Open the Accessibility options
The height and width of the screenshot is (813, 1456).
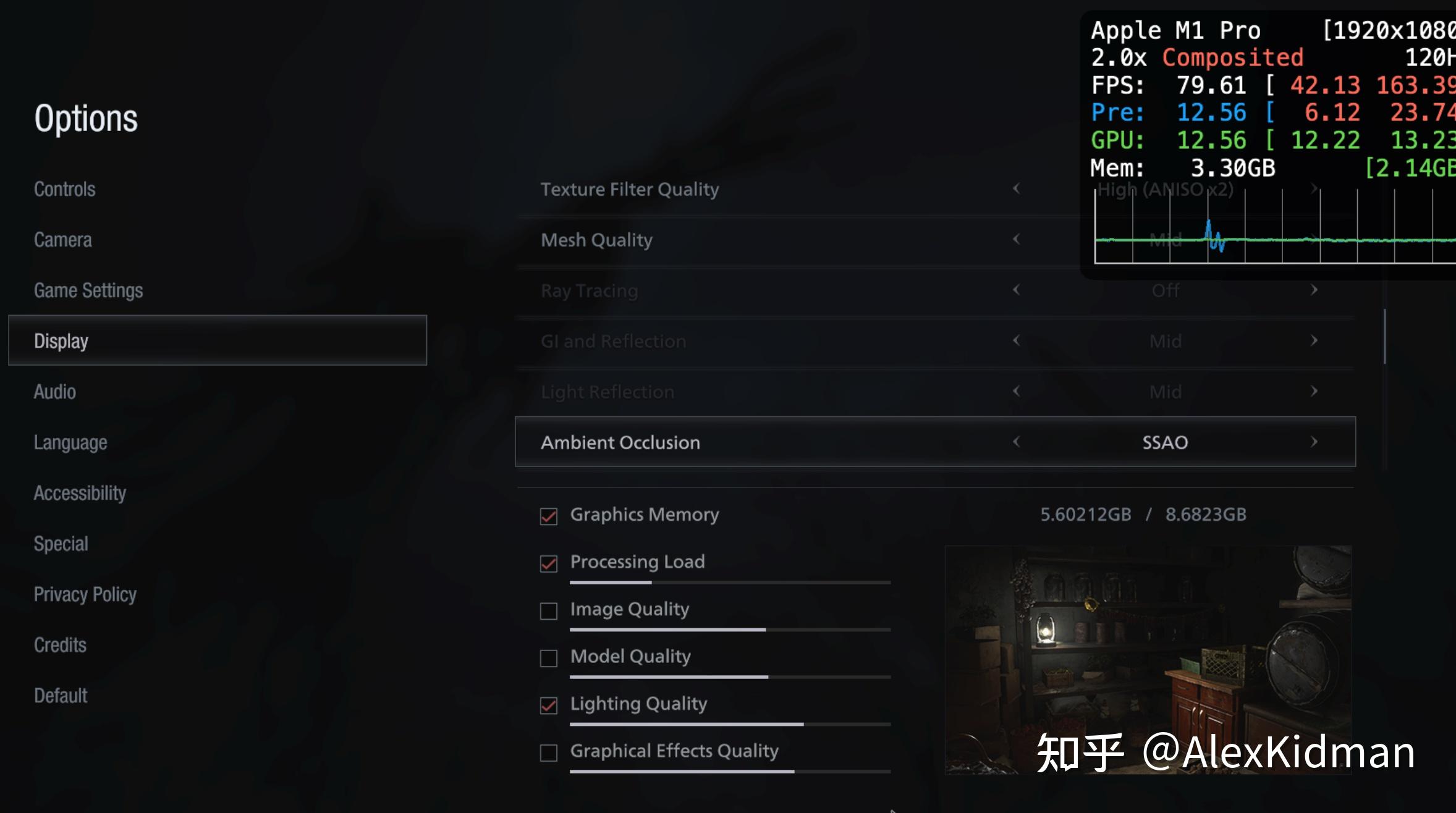click(80, 492)
